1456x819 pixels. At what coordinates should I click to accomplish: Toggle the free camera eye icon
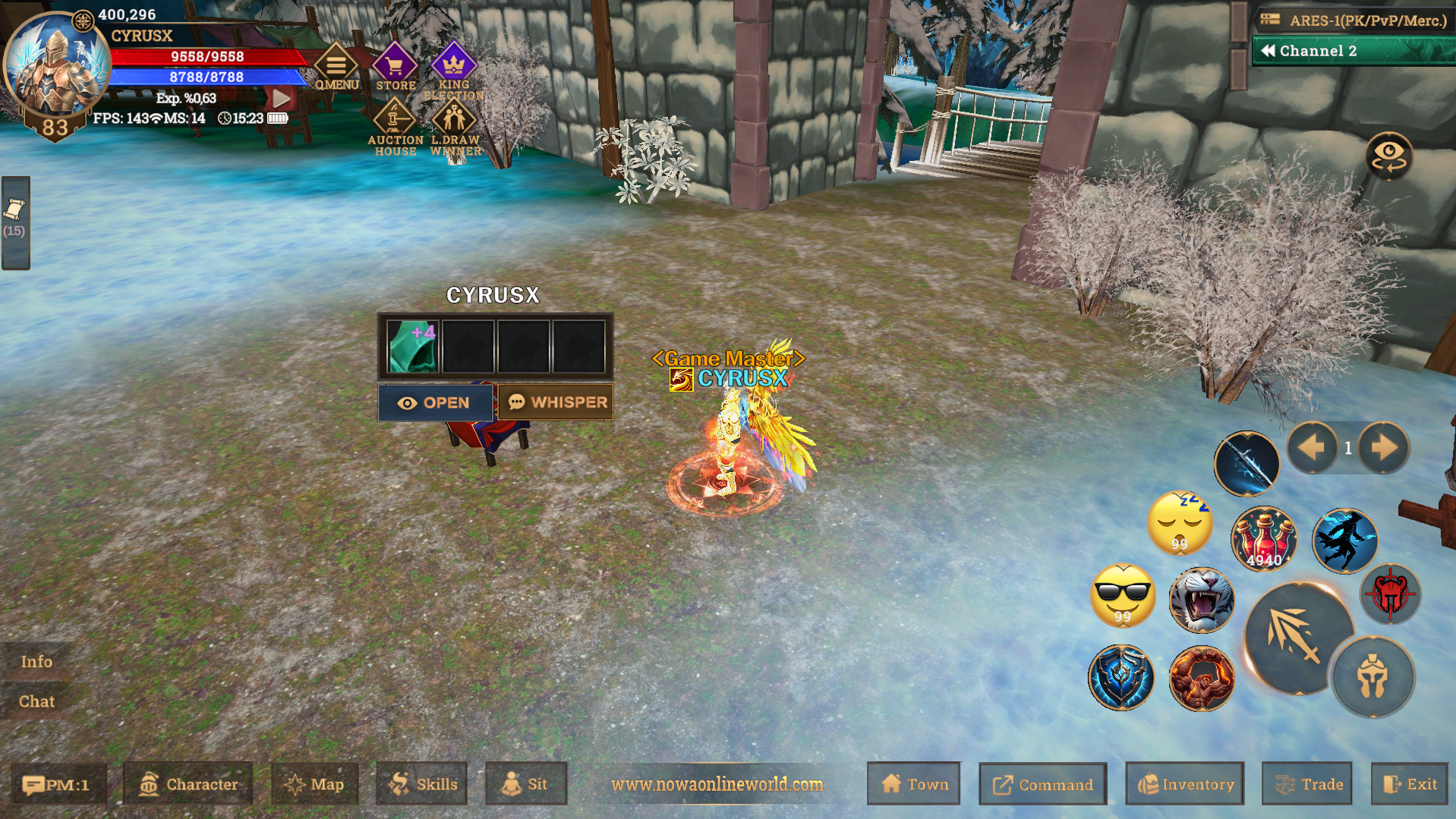[x=1389, y=156]
